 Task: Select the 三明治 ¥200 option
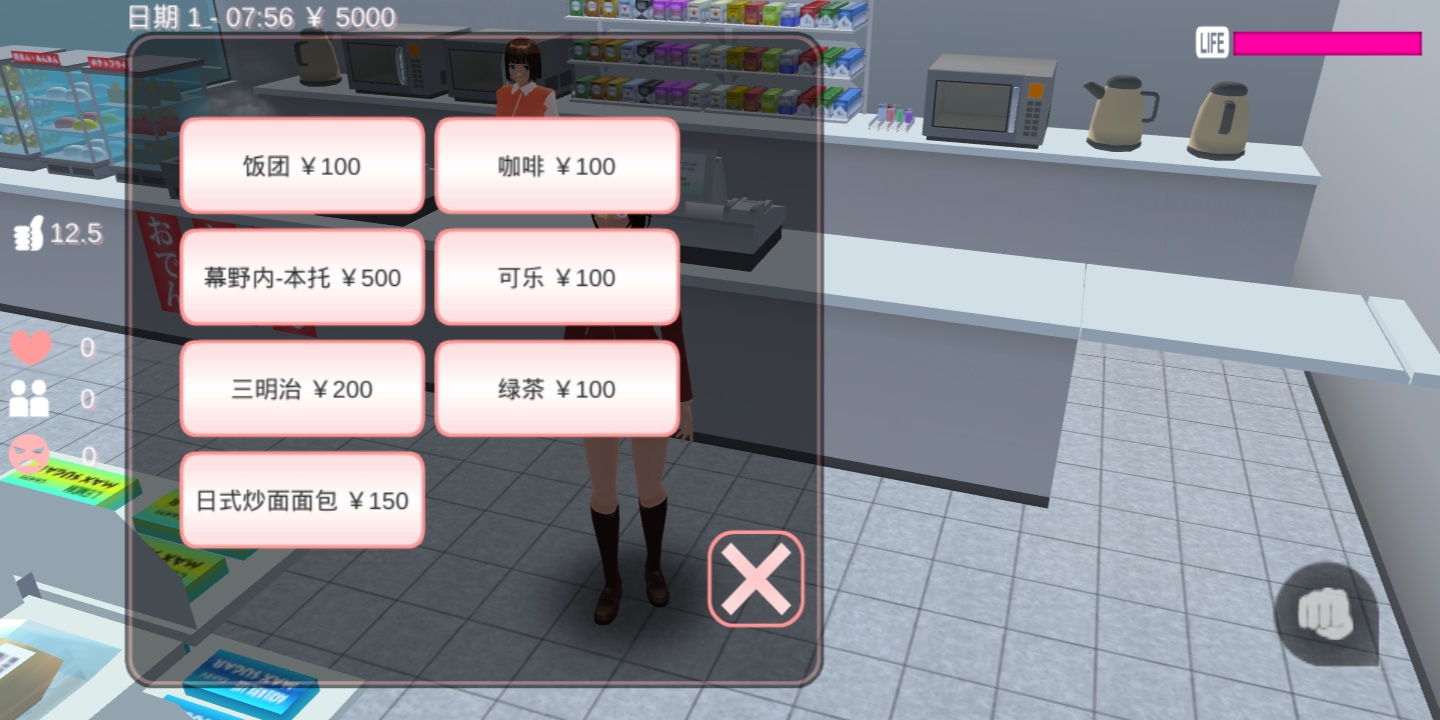pyautogui.click(x=302, y=388)
